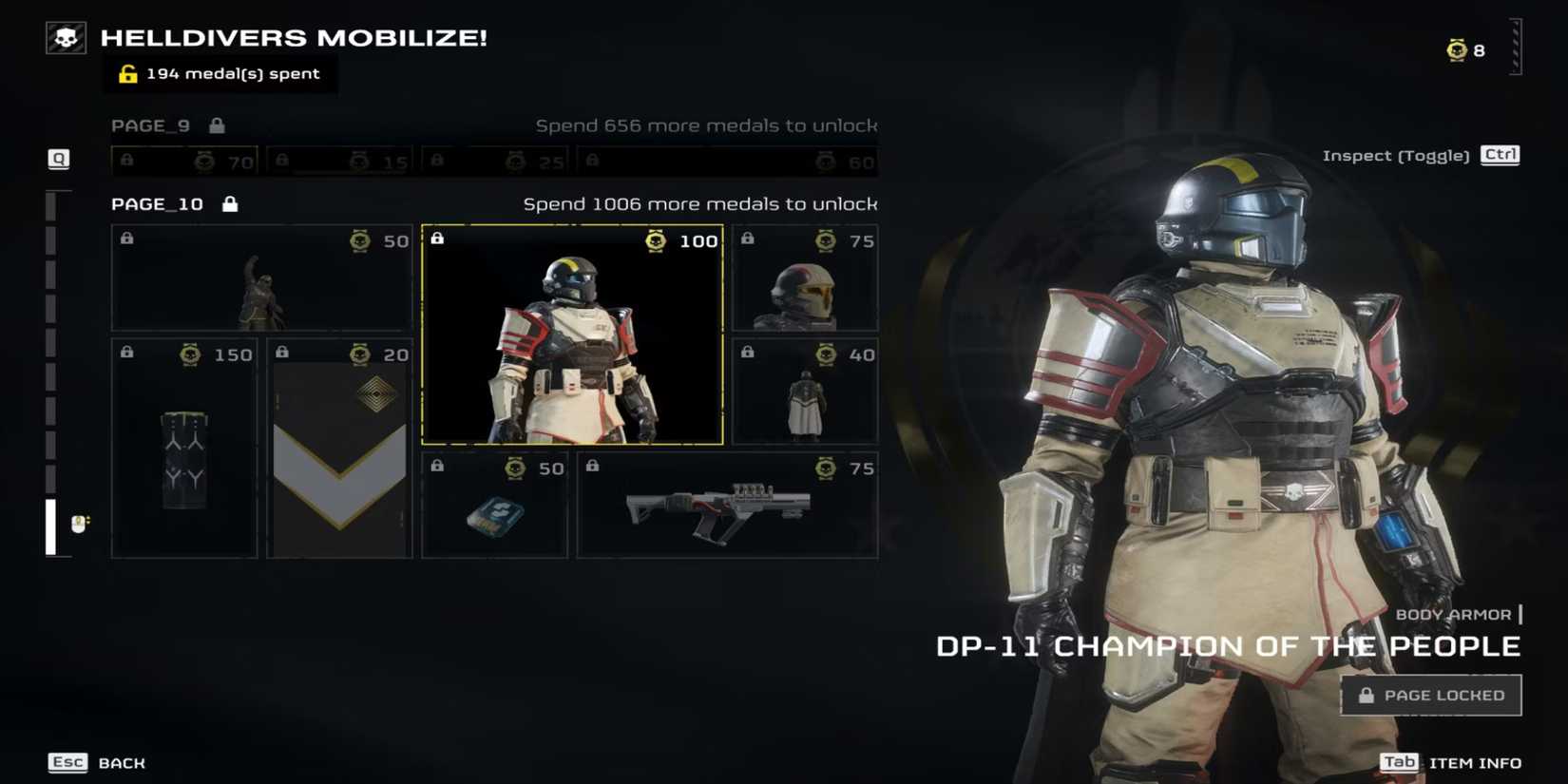The height and width of the screenshot is (784, 1568).
Task: Click the Page Locked button
Action: pyautogui.click(x=1430, y=696)
